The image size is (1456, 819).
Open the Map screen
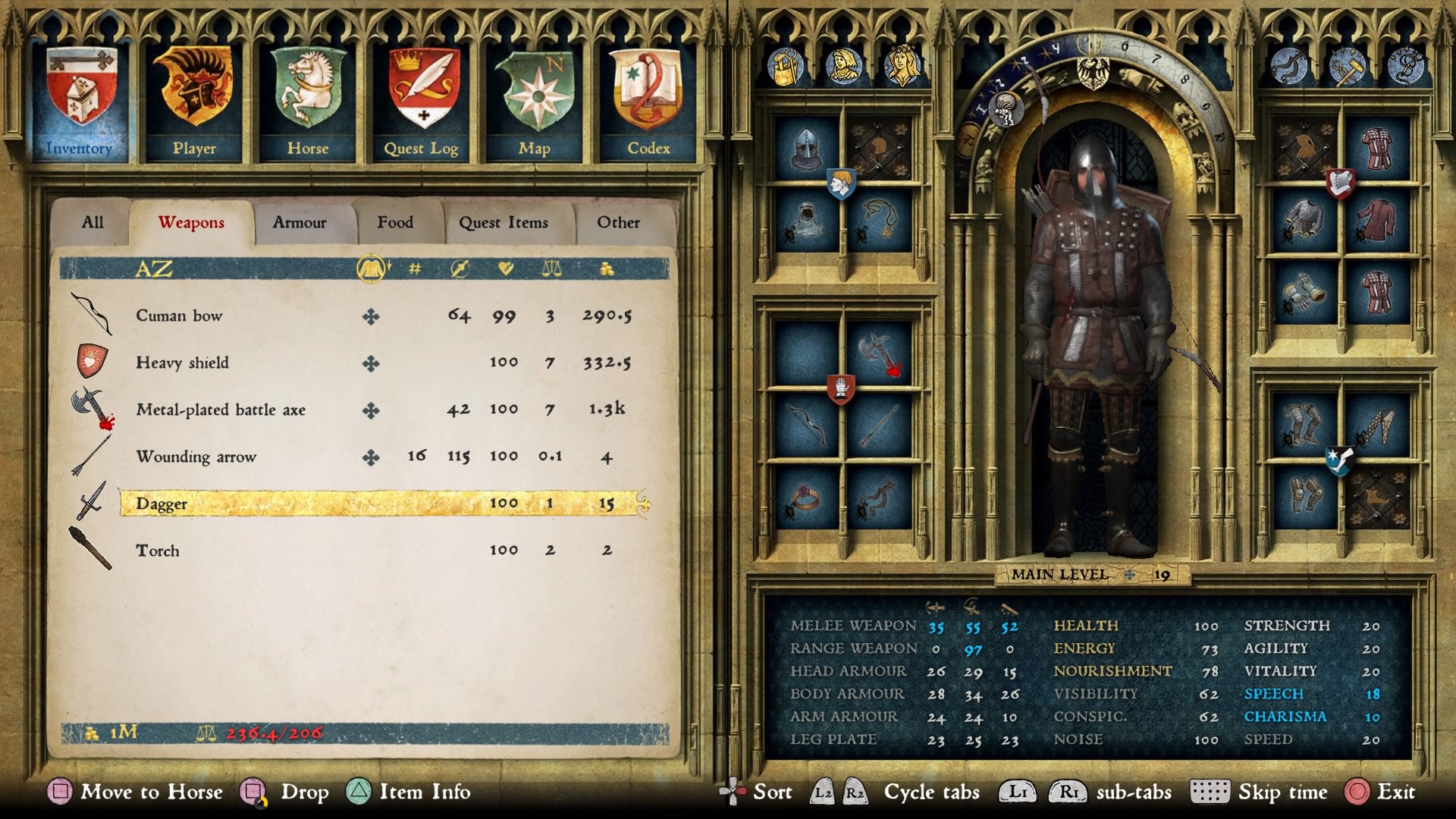click(x=535, y=102)
